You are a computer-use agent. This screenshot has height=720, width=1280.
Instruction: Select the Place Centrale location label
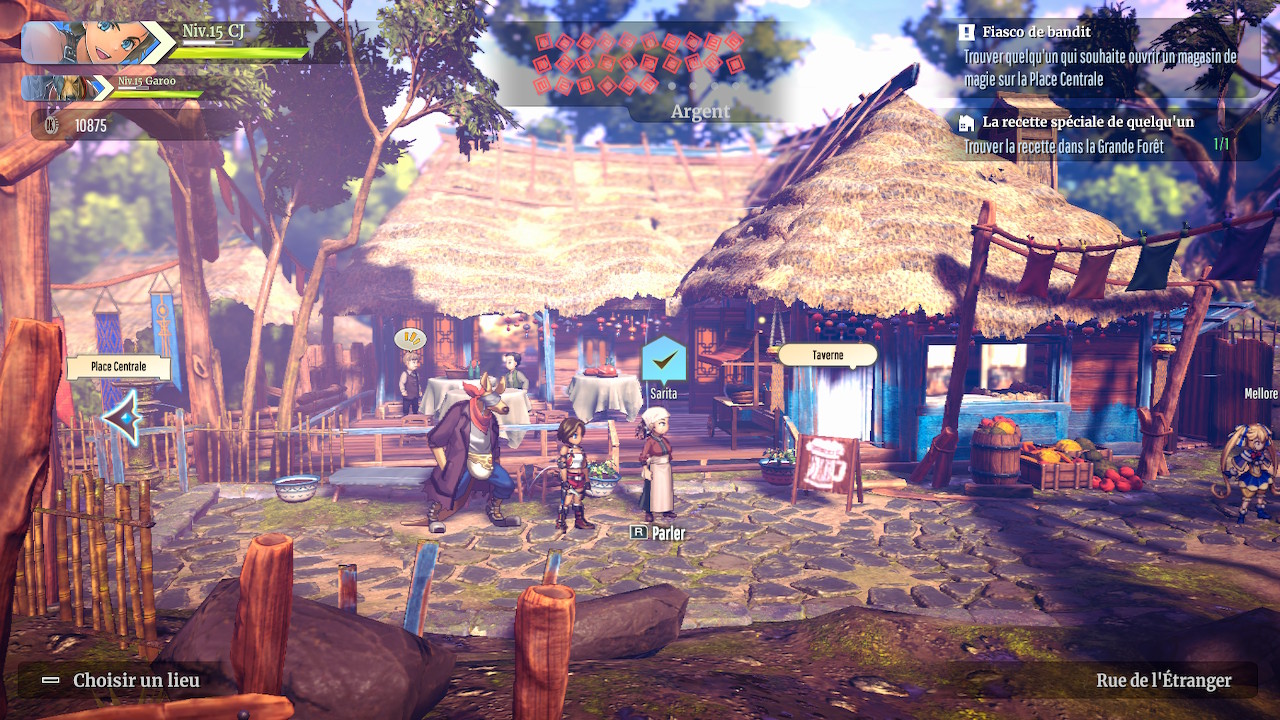[118, 367]
